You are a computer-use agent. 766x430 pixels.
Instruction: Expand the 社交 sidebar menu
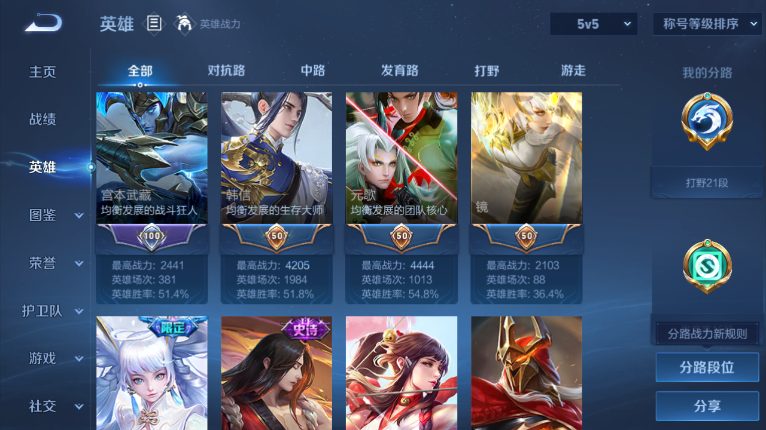point(48,406)
